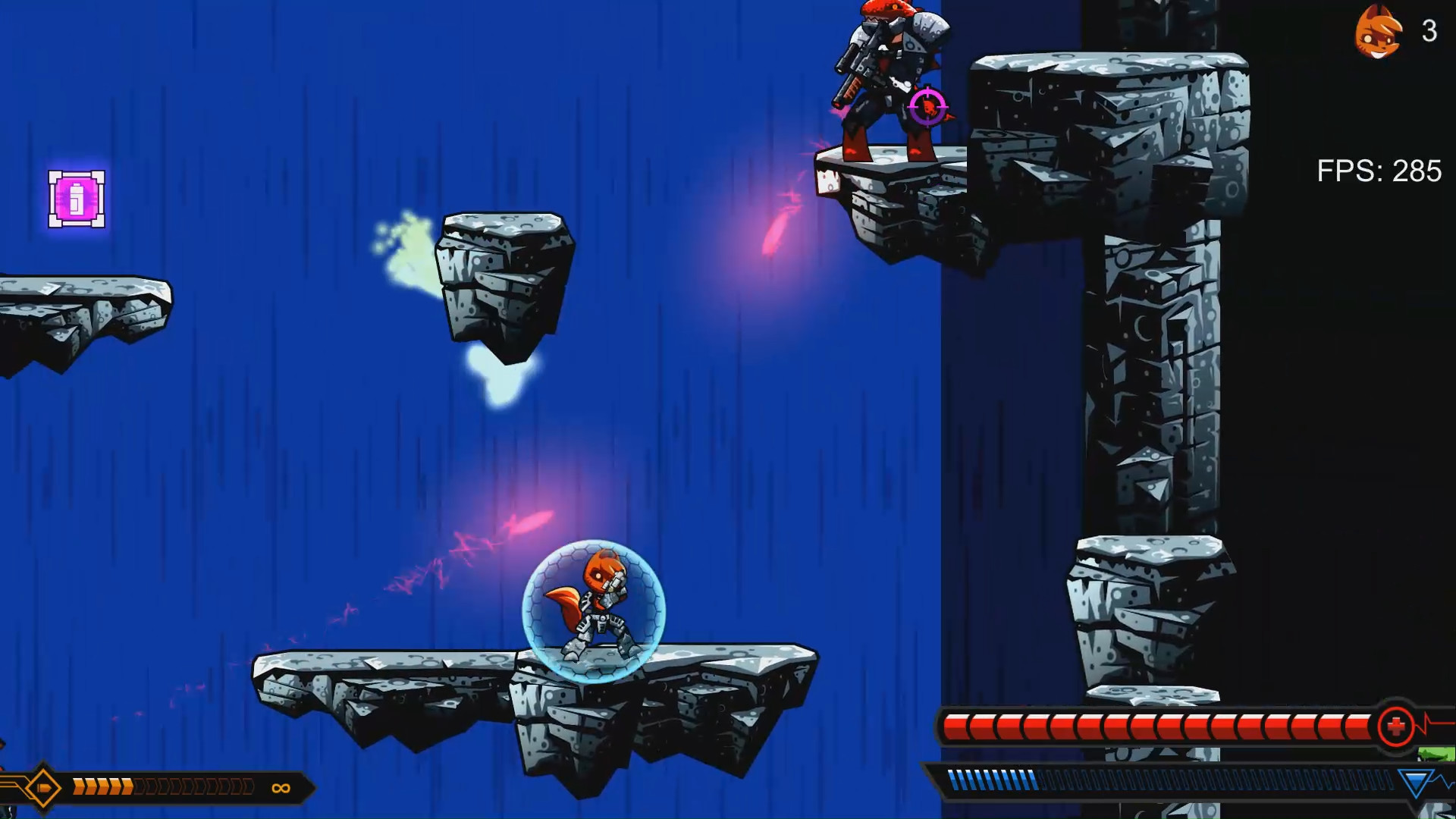
Task: Click the infinity symbol on the ammo bar
Action: coord(281,787)
